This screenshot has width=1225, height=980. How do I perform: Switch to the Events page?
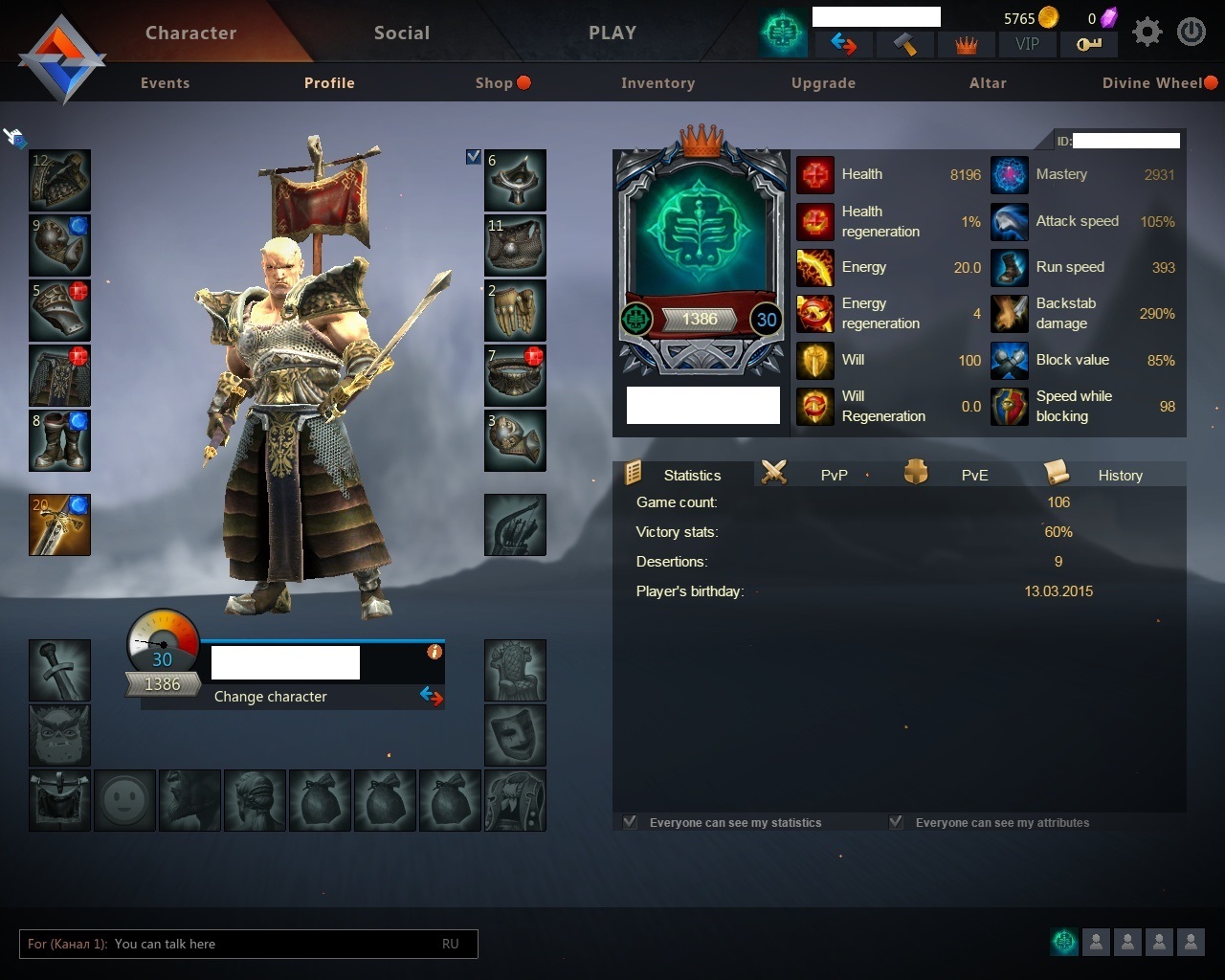(165, 83)
